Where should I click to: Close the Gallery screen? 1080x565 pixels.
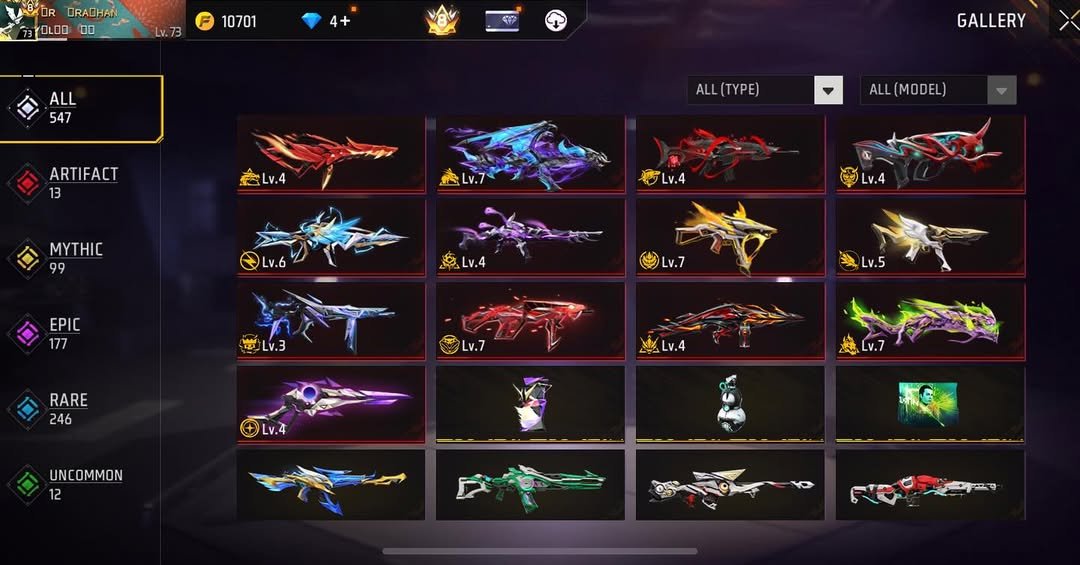1067,20
